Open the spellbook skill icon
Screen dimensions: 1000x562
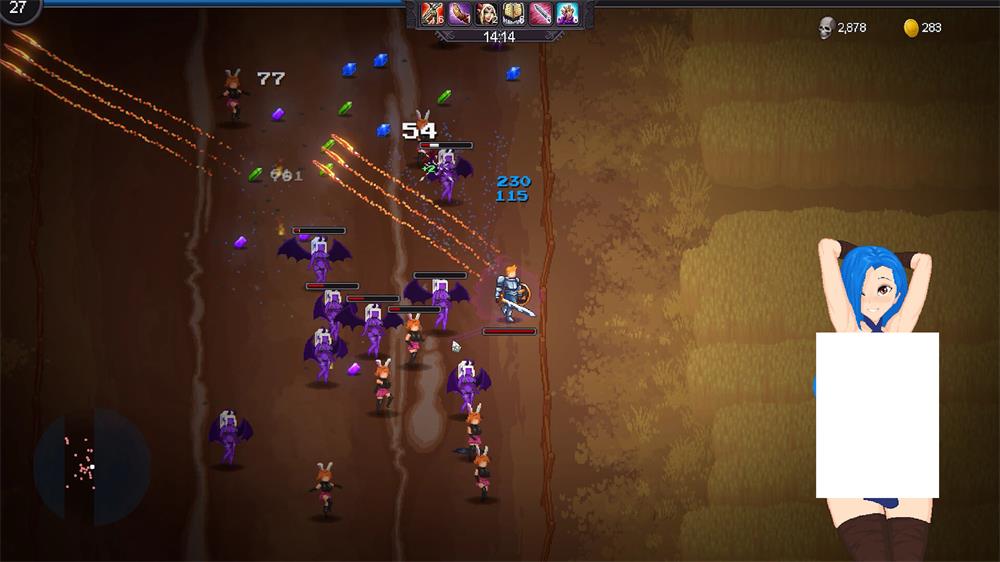point(513,13)
